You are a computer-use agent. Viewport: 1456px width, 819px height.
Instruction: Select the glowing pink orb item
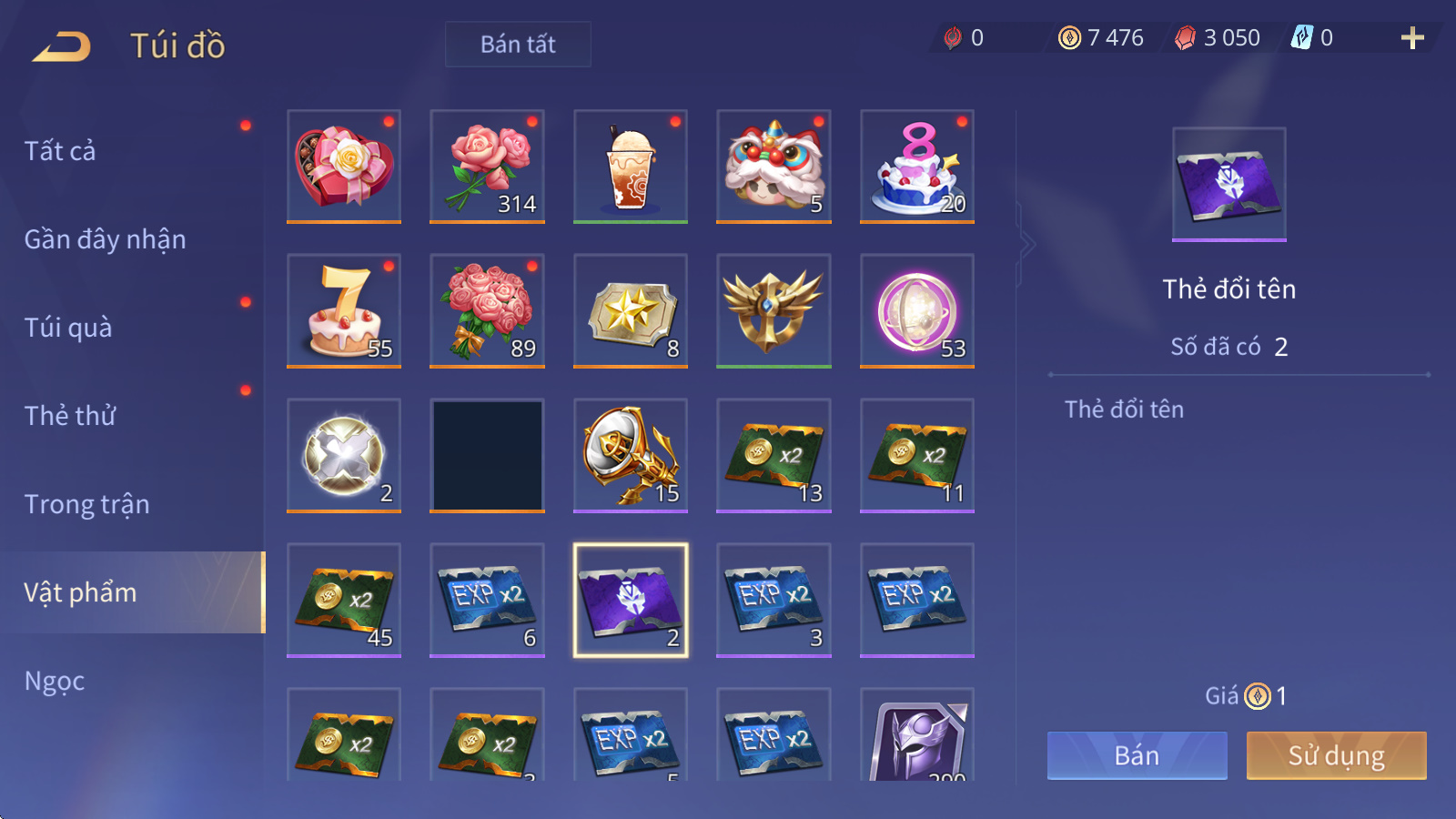(917, 310)
